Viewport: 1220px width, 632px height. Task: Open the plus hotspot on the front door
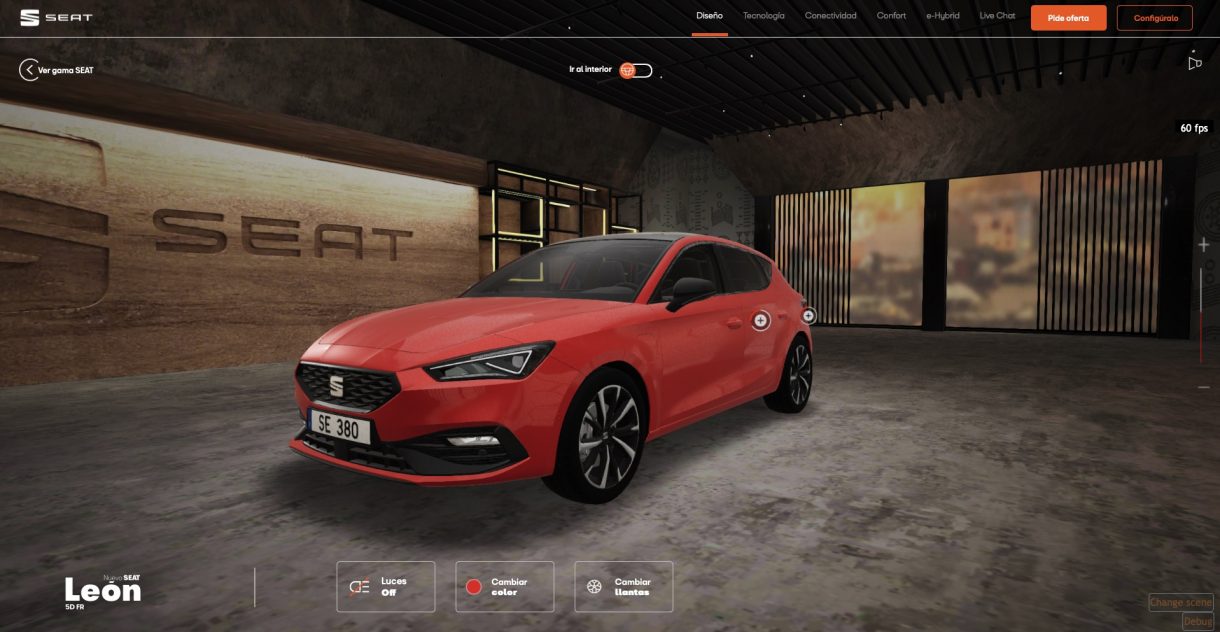coord(760,320)
